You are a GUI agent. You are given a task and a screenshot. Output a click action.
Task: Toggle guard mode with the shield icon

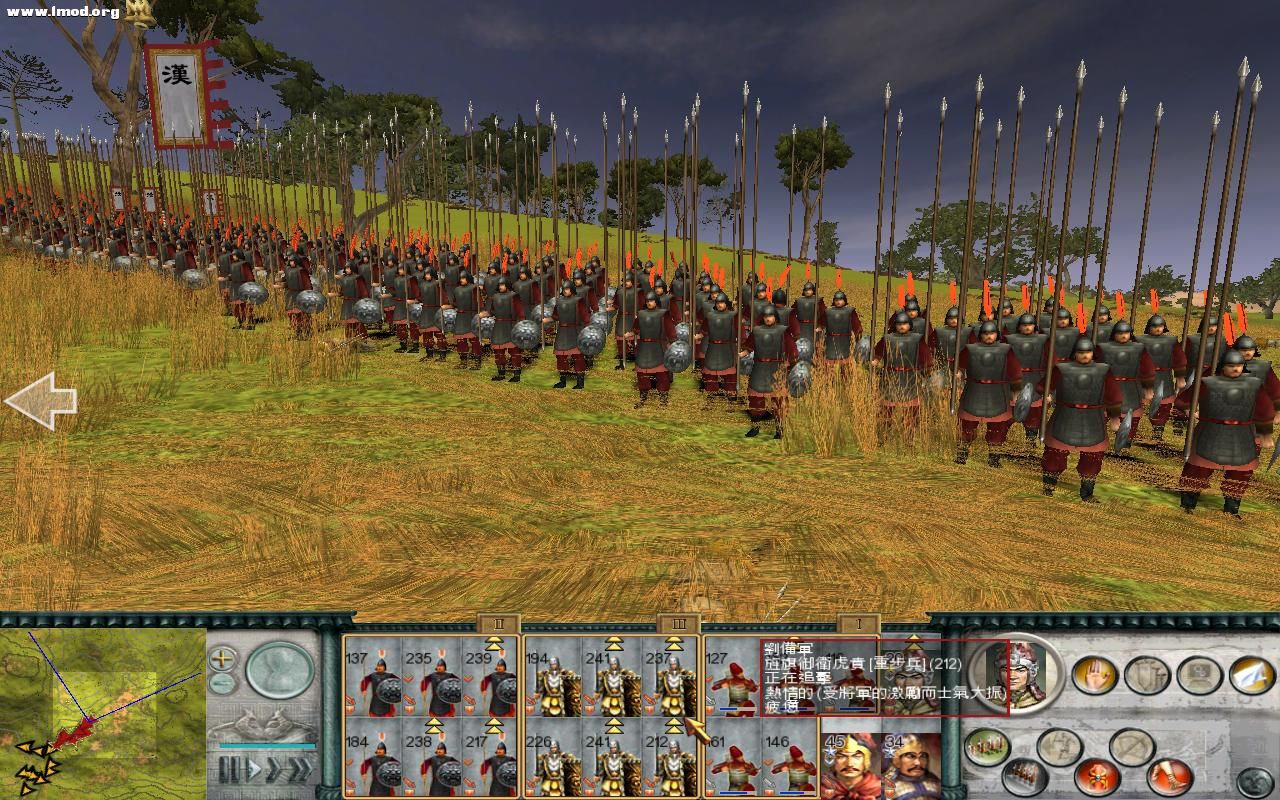[x=1146, y=674]
